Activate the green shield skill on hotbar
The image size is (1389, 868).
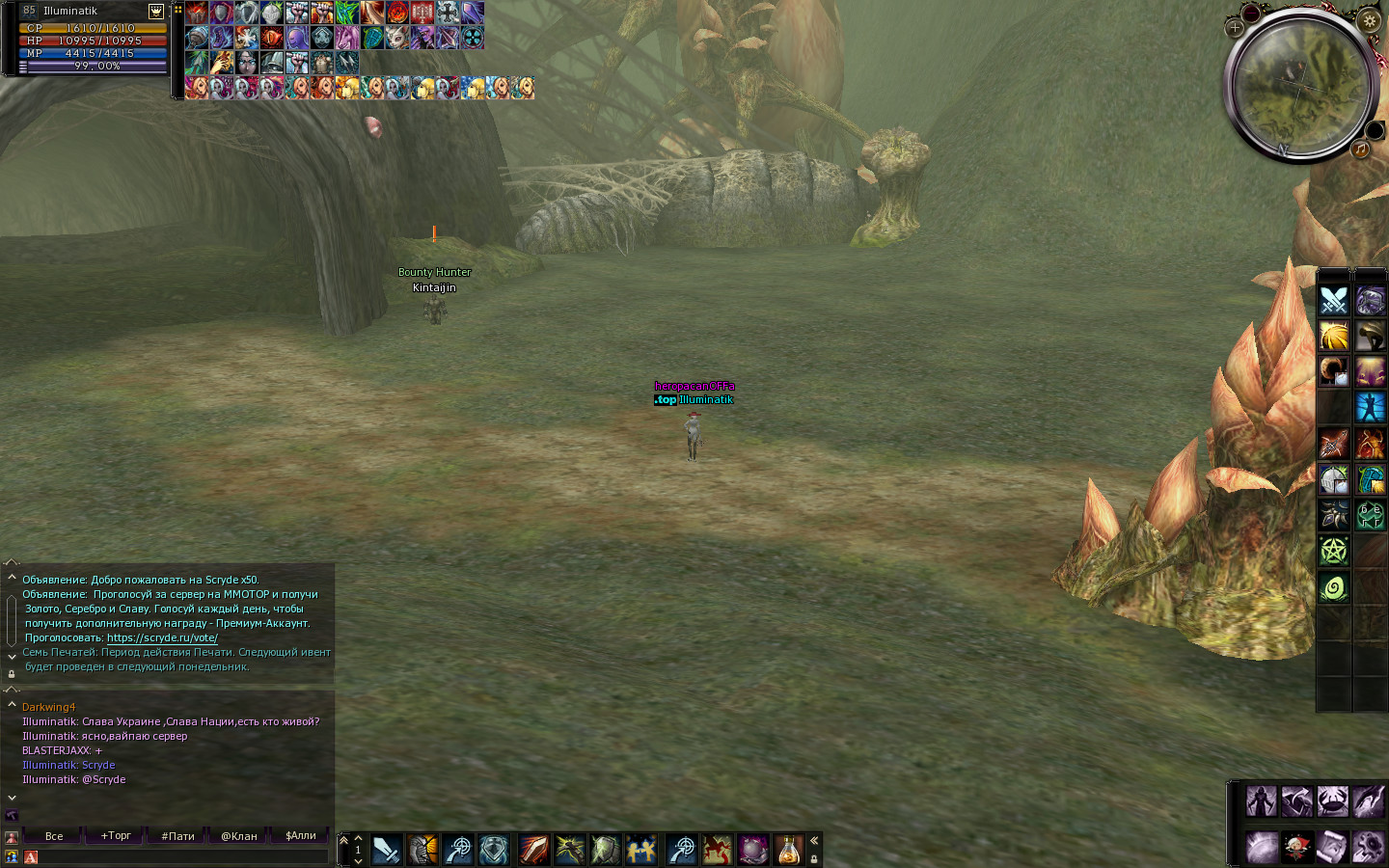(x=605, y=850)
